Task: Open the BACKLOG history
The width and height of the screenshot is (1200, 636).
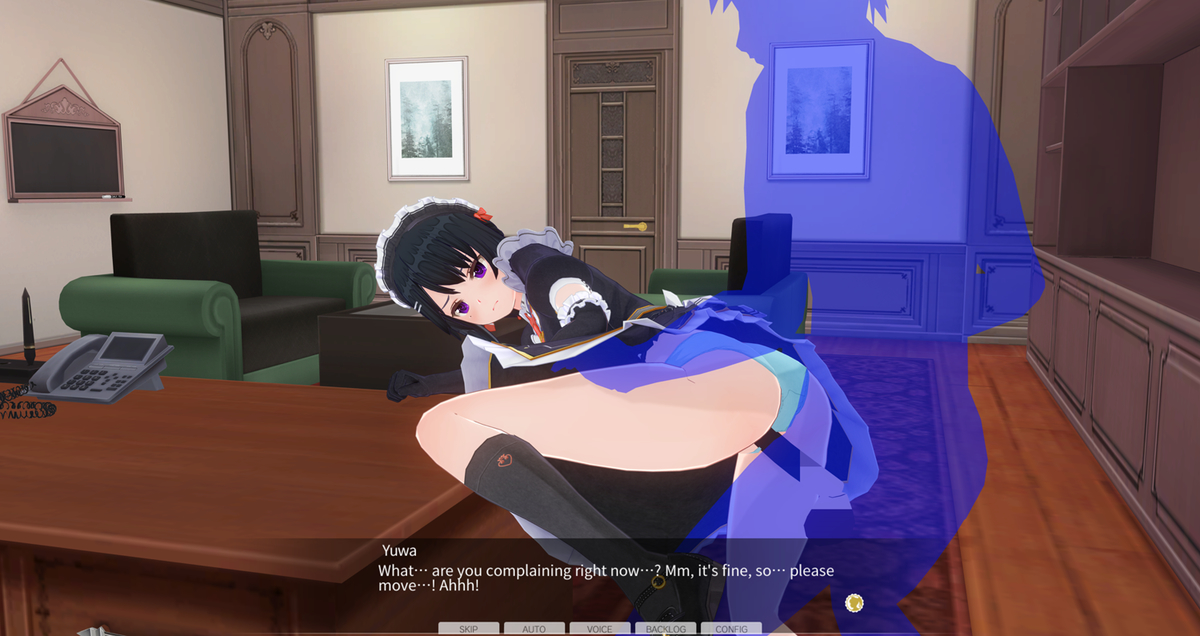Action: click(665, 629)
